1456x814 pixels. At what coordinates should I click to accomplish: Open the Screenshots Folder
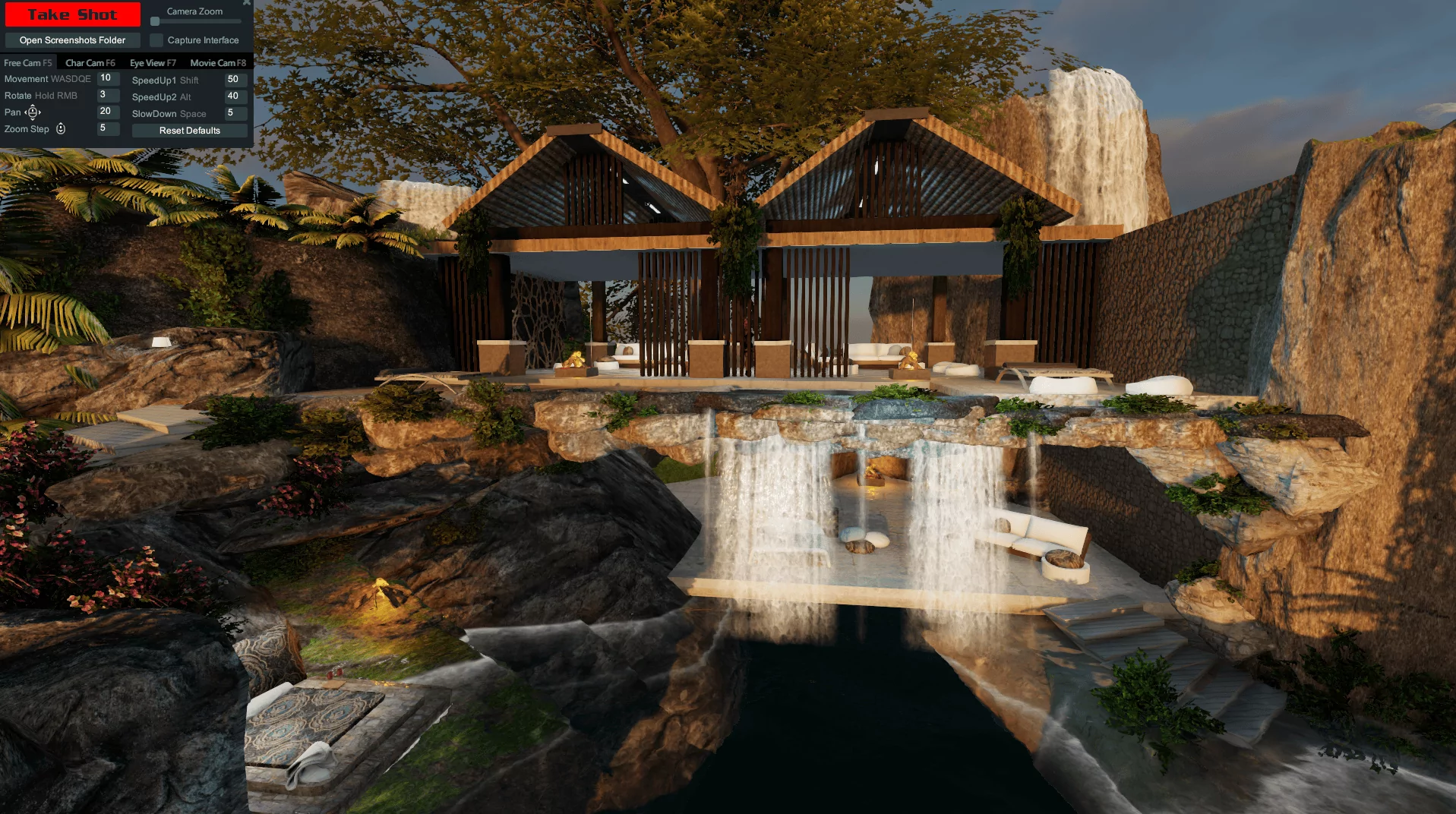[x=72, y=39]
